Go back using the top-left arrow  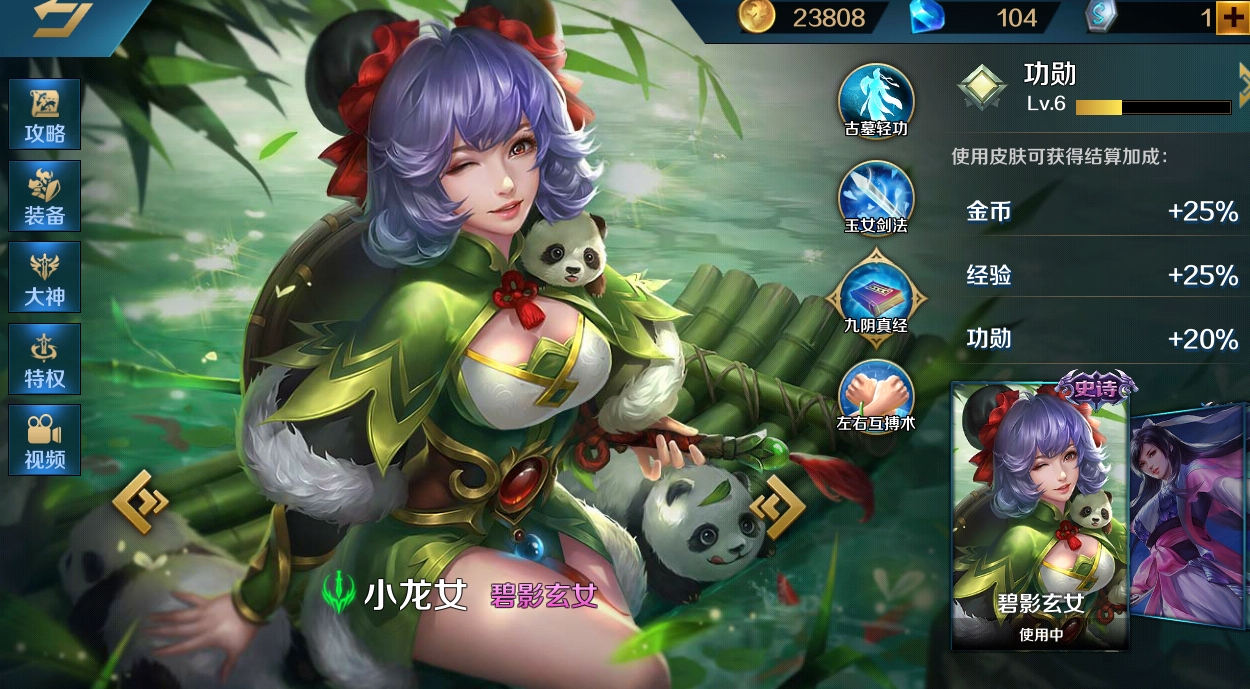60,20
